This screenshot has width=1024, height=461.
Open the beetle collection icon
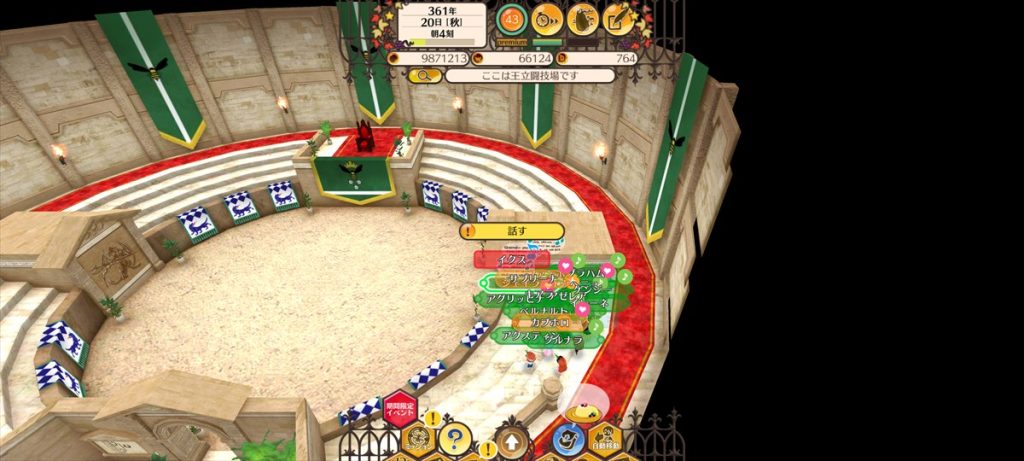pyautogui.click(x=583, y=18)
